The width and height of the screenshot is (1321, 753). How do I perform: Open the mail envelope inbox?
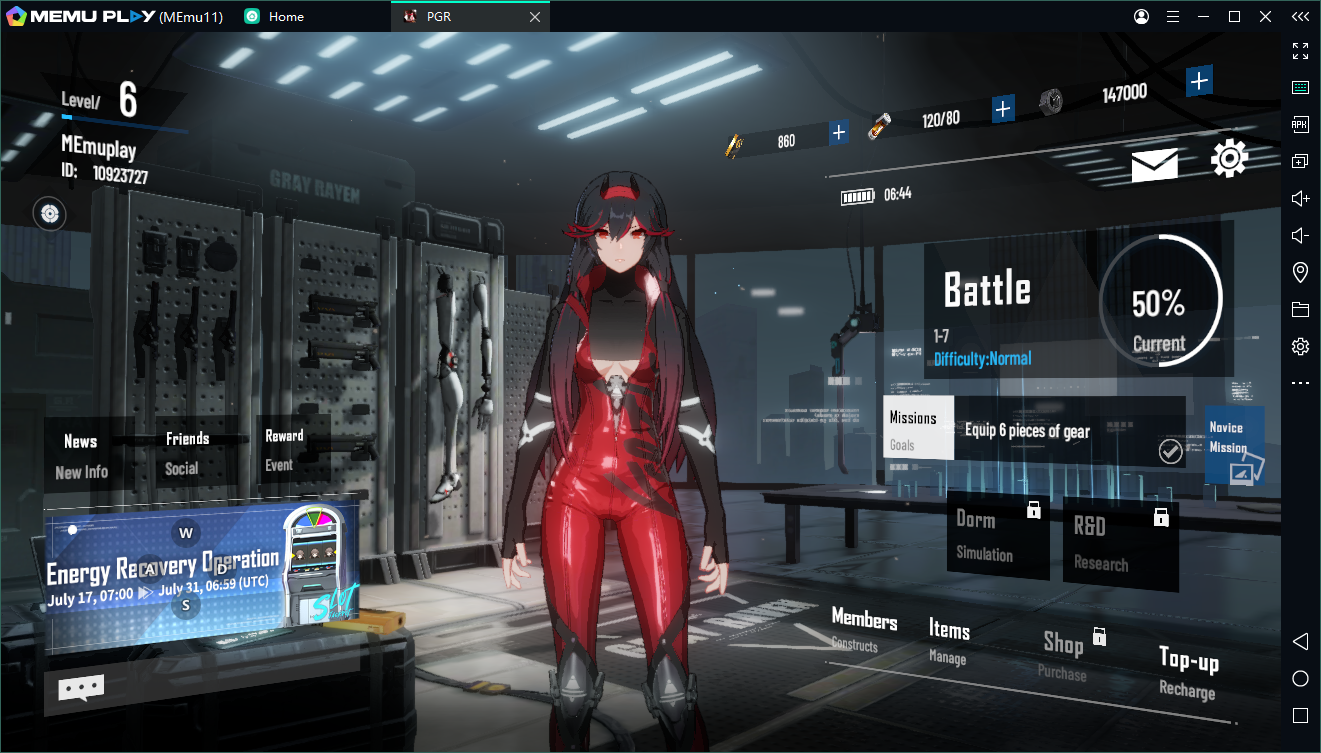[1154, 165]
